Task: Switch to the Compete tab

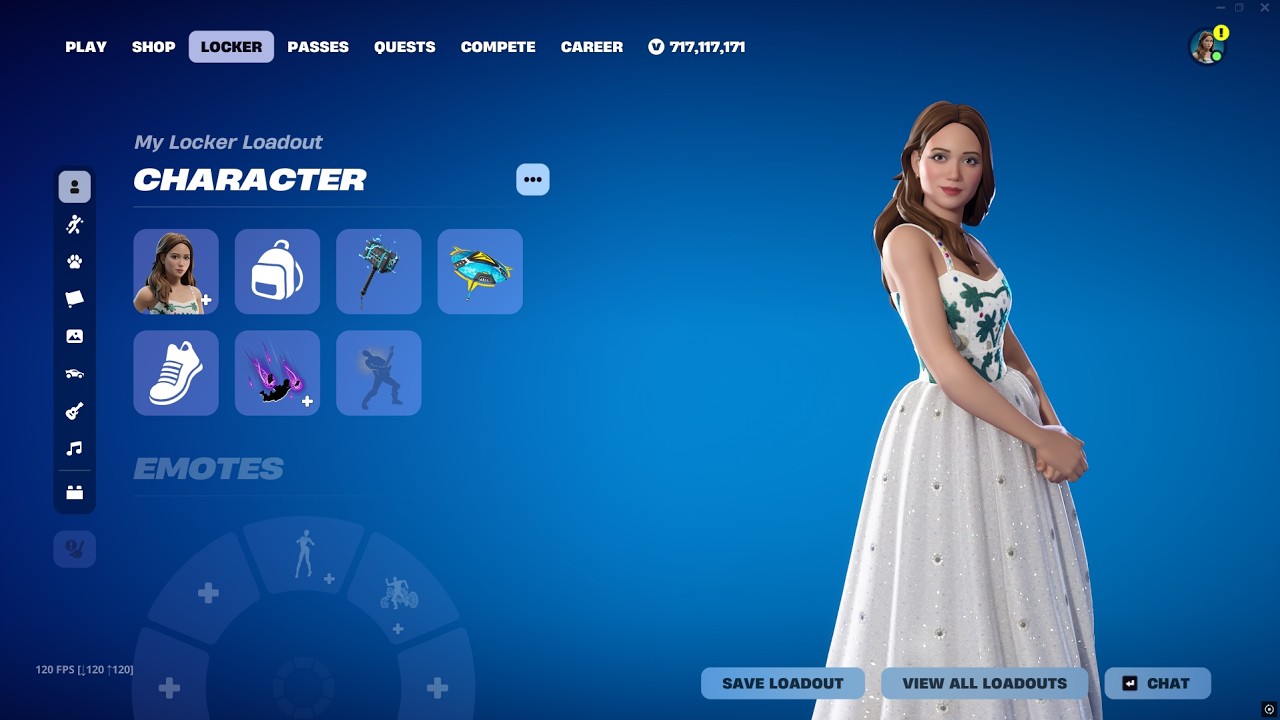Action: pos(498,47)
